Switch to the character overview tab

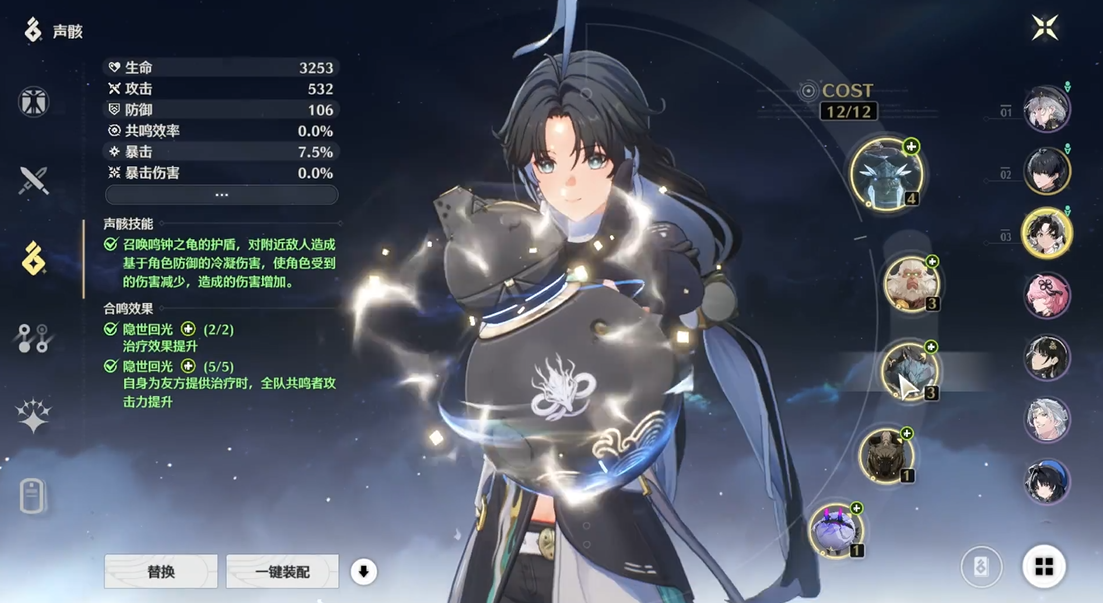[x=34, y=102]
